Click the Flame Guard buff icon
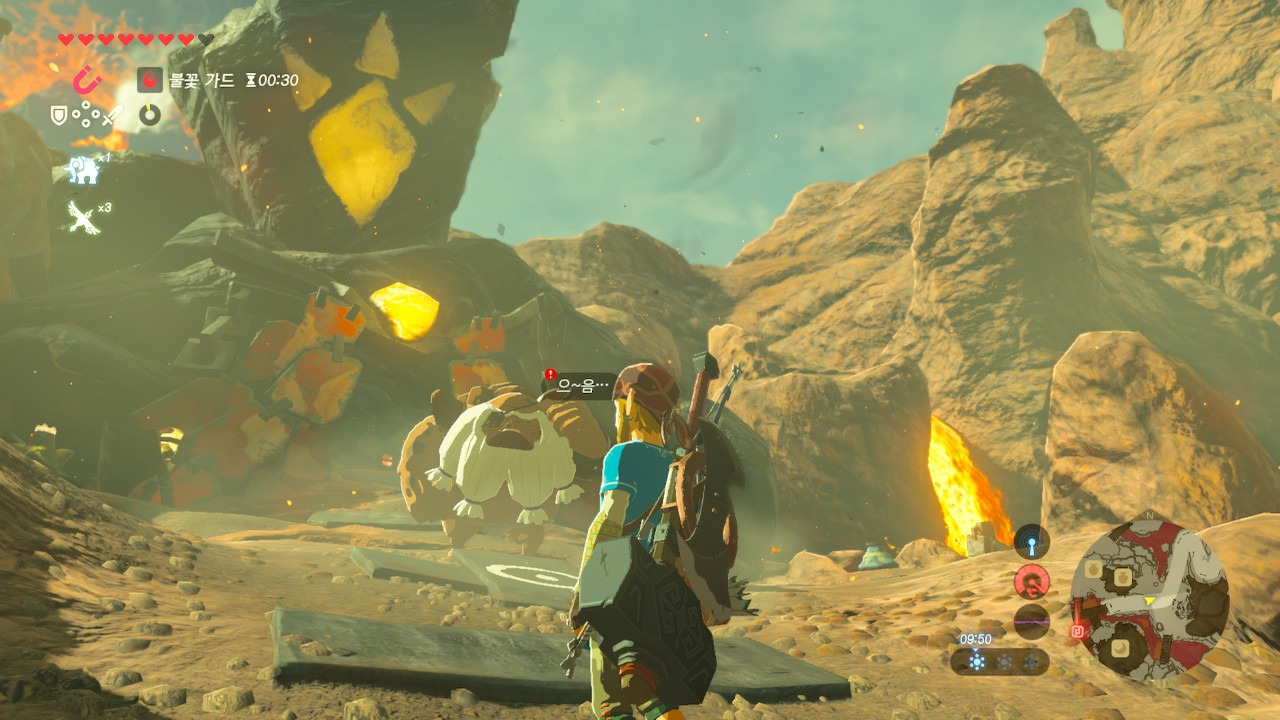 tap(149, 80)
